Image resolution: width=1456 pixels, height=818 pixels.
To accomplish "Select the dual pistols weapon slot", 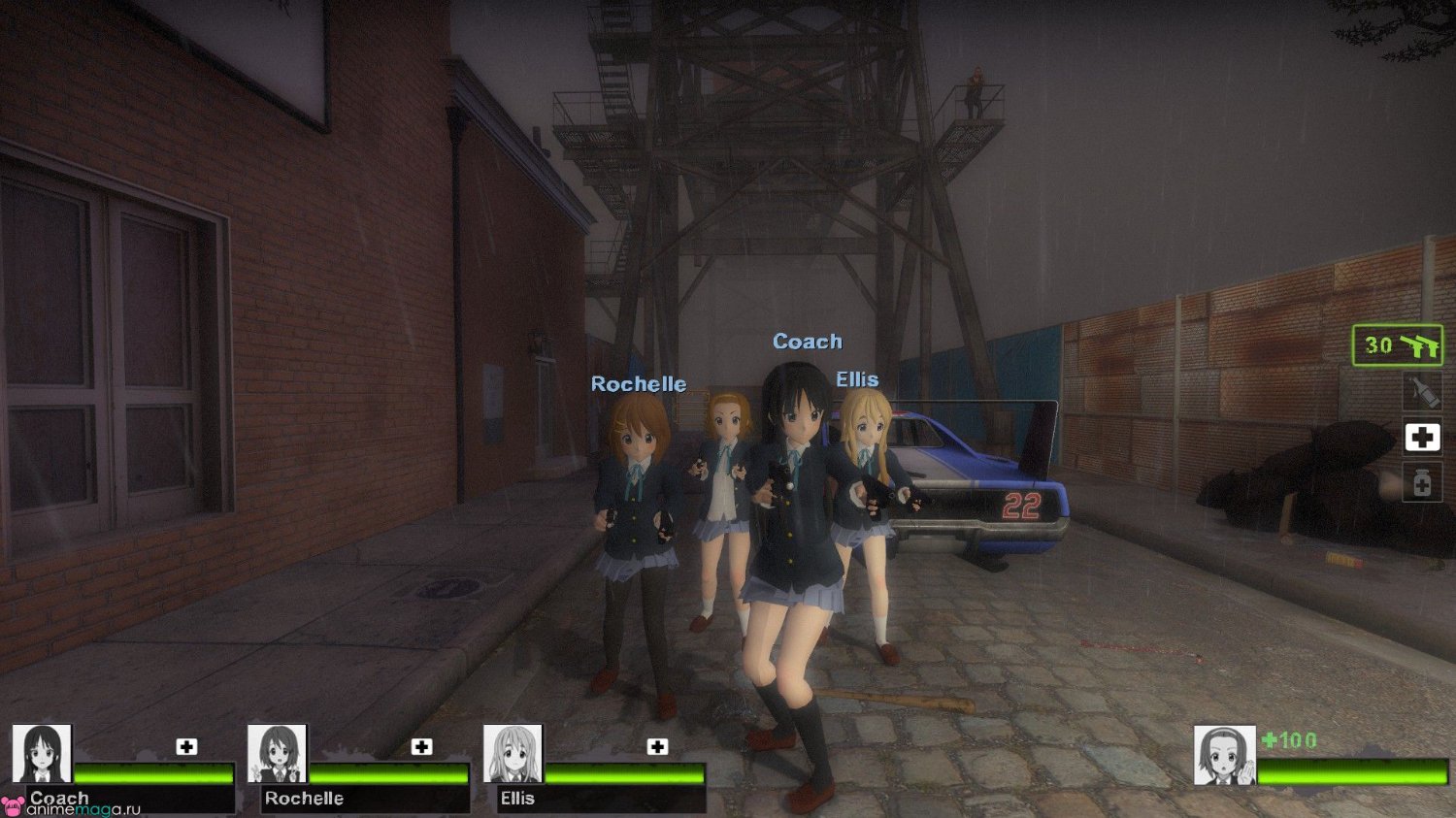I will [x=1398, y=345].
